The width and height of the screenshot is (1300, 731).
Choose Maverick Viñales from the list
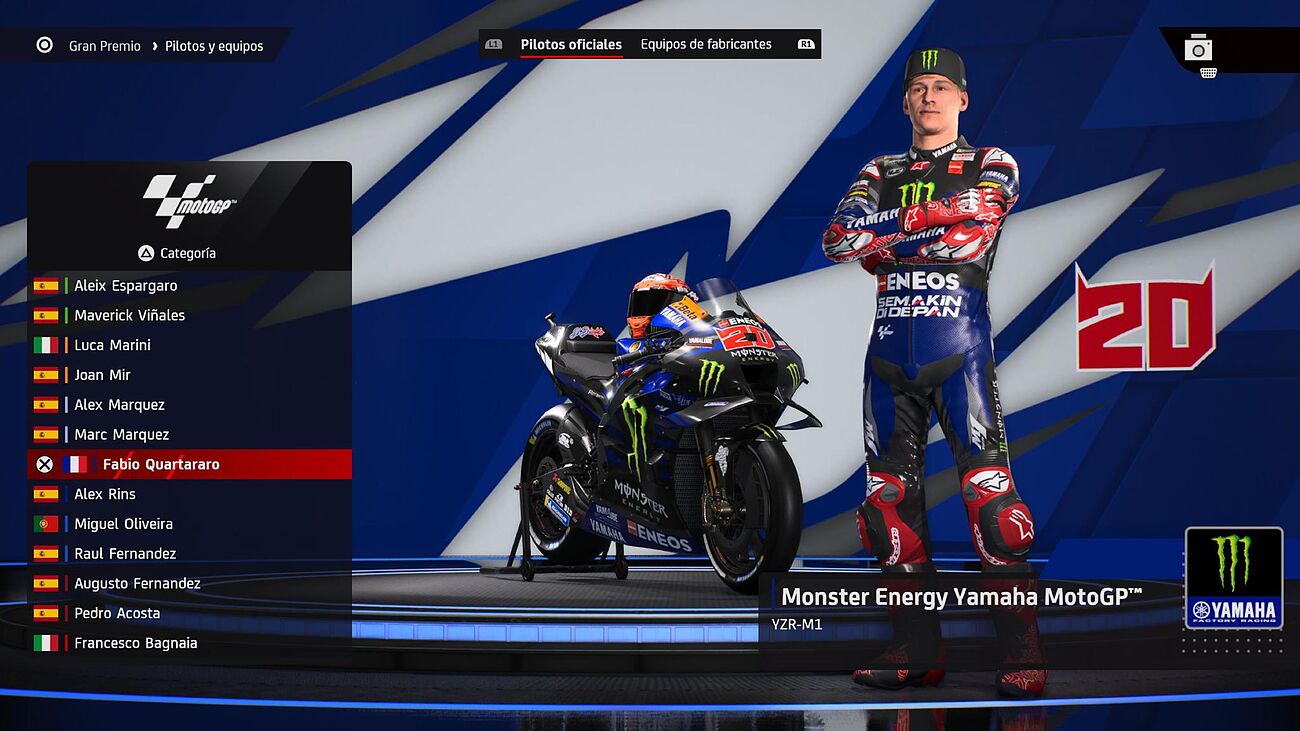click(129, 315)
